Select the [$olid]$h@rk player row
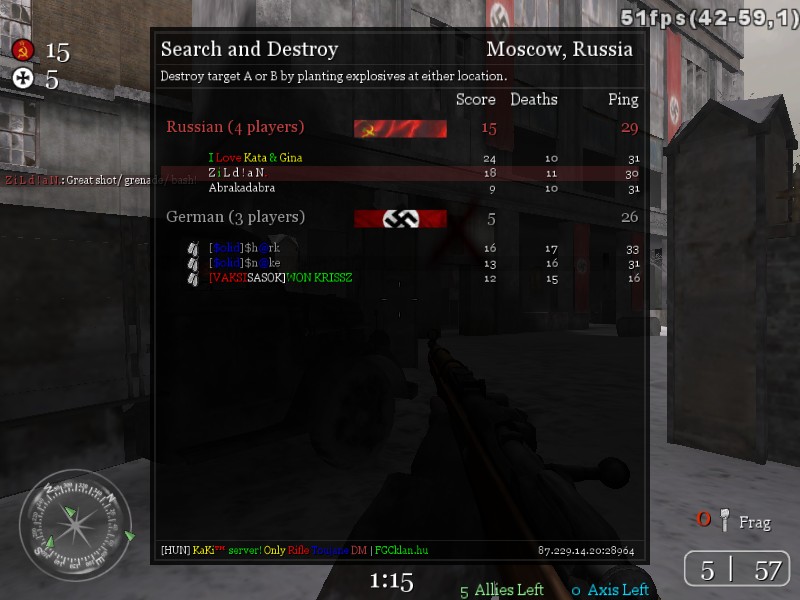The image size is (800, 600). pyautogui.click(x=244, y=248)
